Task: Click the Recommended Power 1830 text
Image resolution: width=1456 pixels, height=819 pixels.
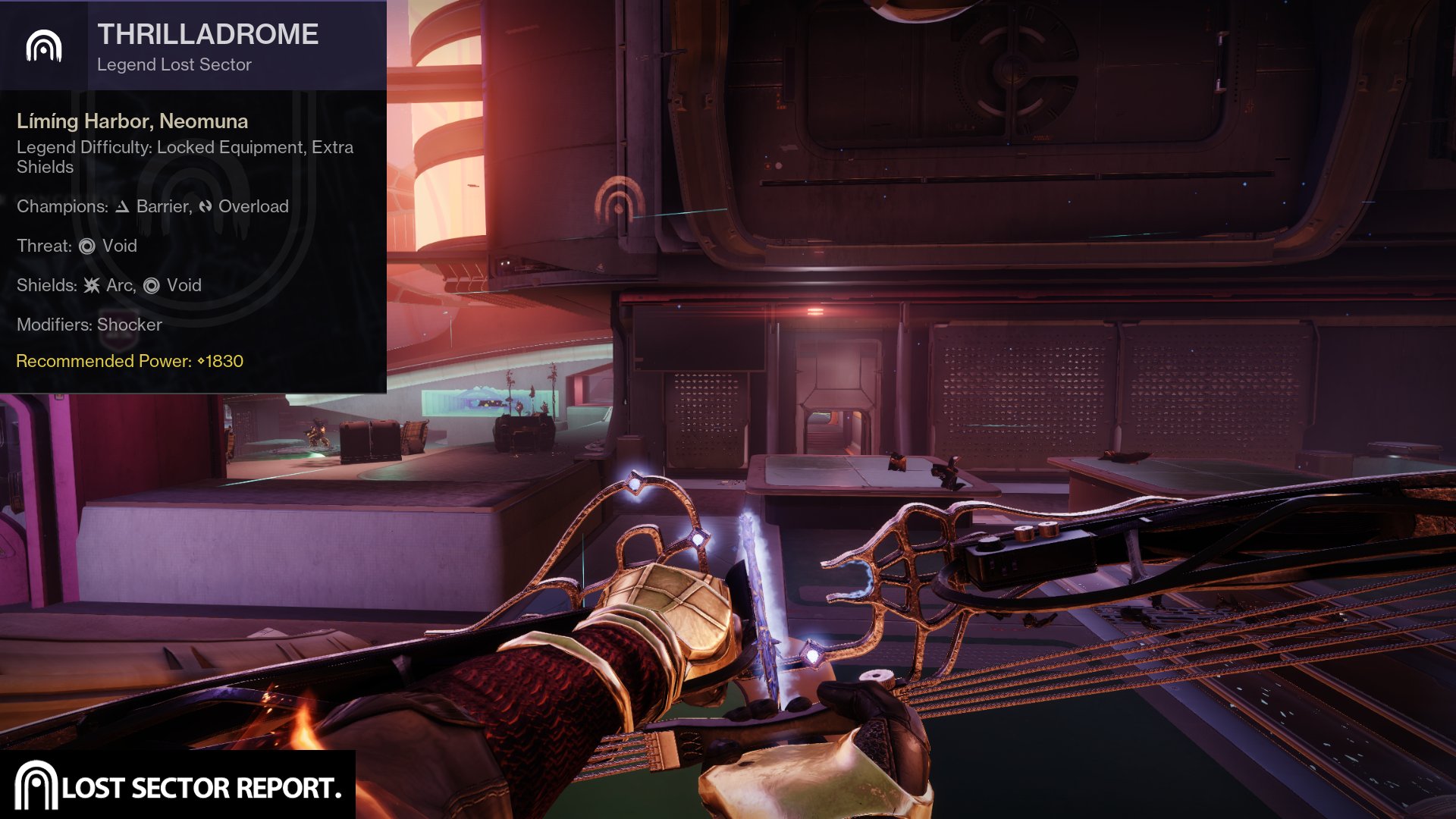Action: tap(129, 362)
